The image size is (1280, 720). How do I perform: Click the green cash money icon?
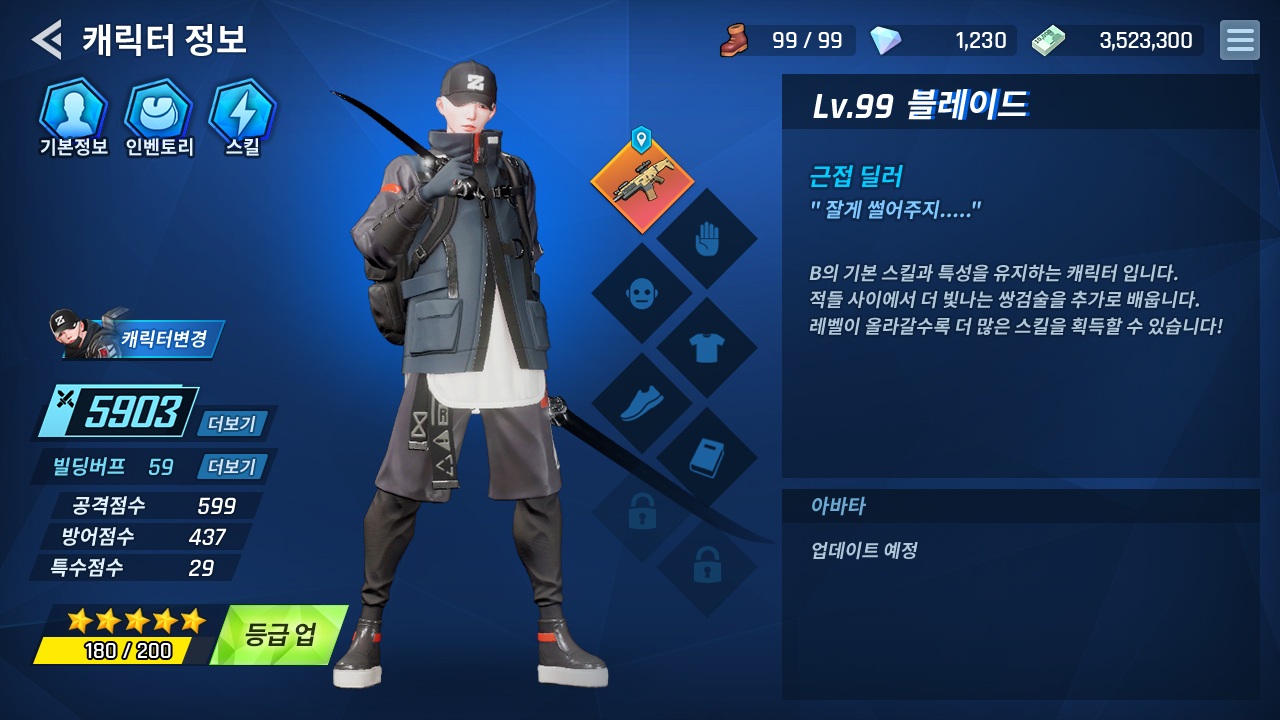[1048, 40]
